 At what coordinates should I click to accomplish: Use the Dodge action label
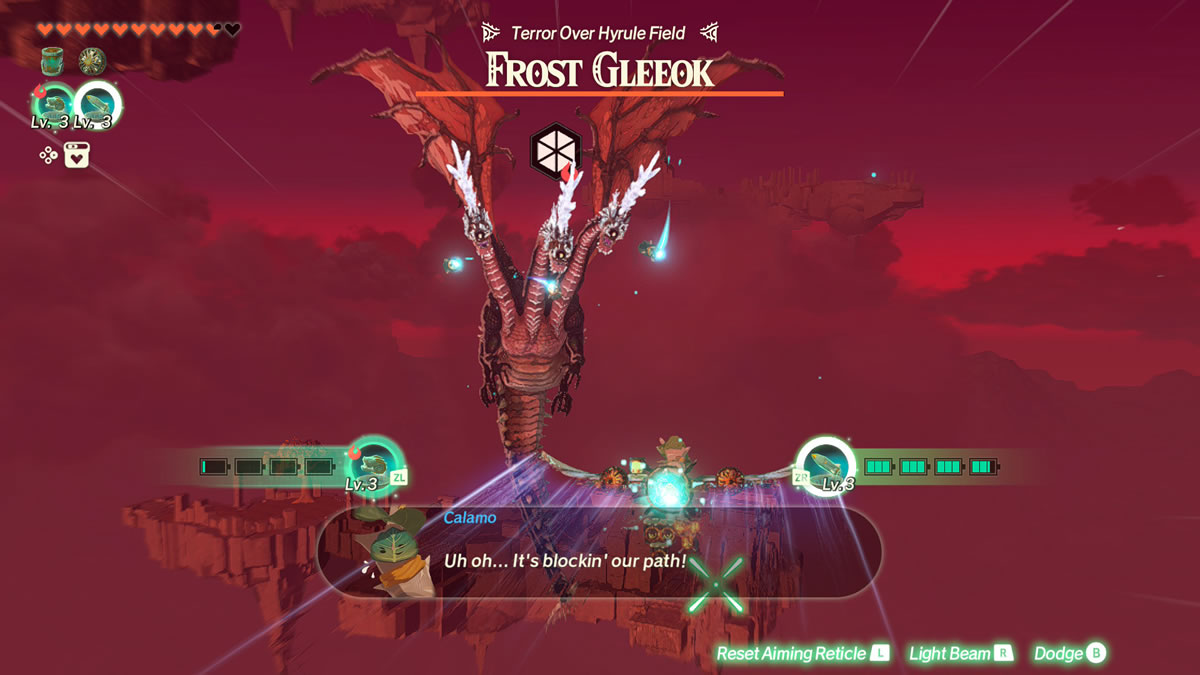pos(1070,653)
